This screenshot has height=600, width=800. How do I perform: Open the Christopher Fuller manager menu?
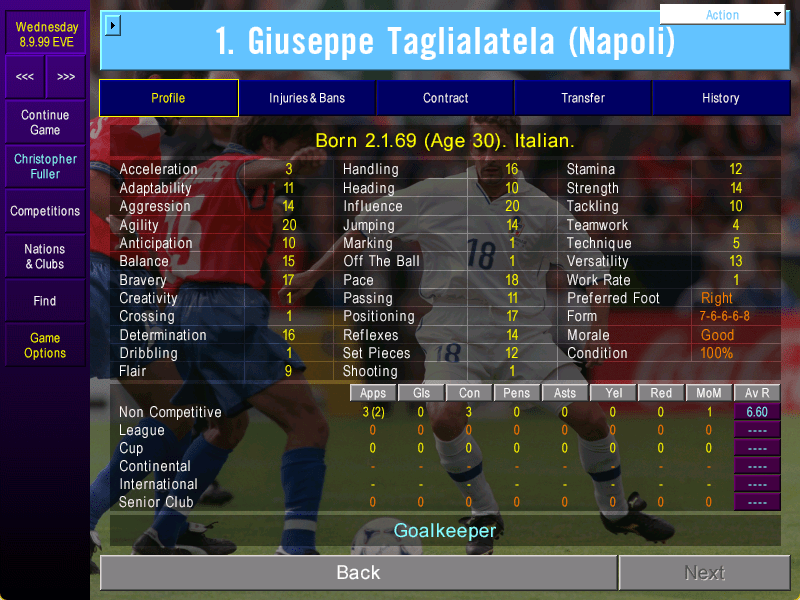45,166
